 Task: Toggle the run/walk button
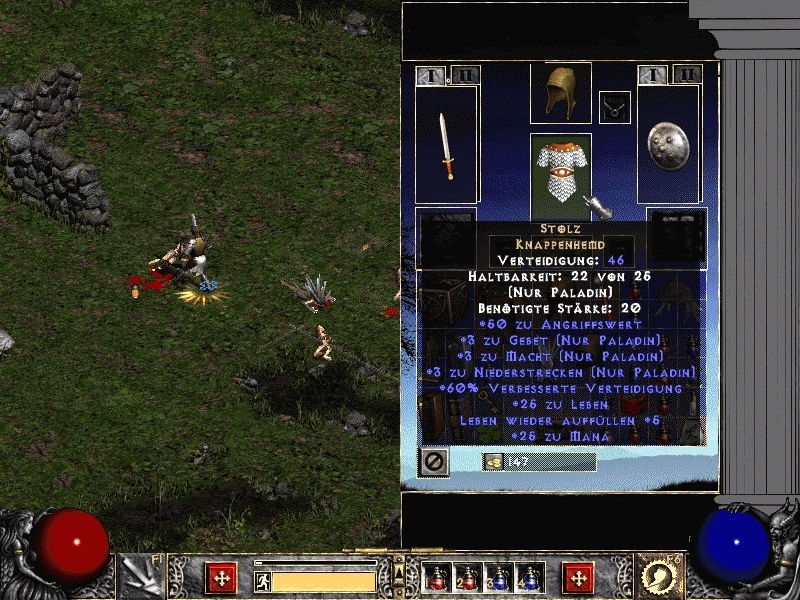(x=263, y=581)
